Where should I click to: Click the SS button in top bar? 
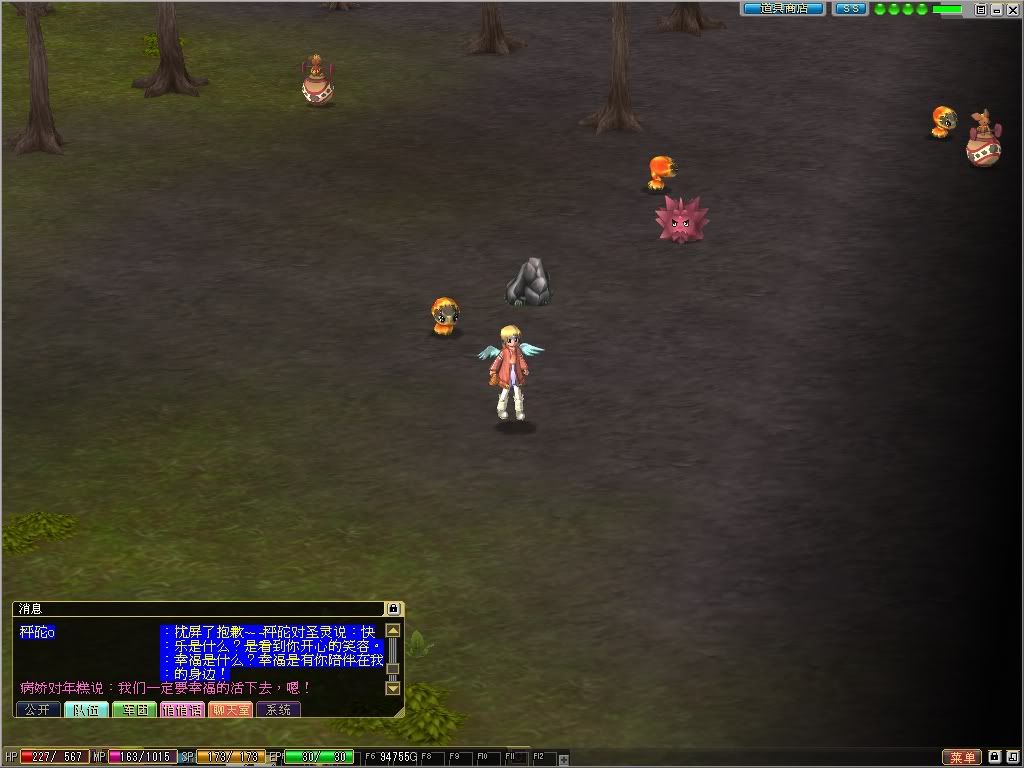(850, 9)
